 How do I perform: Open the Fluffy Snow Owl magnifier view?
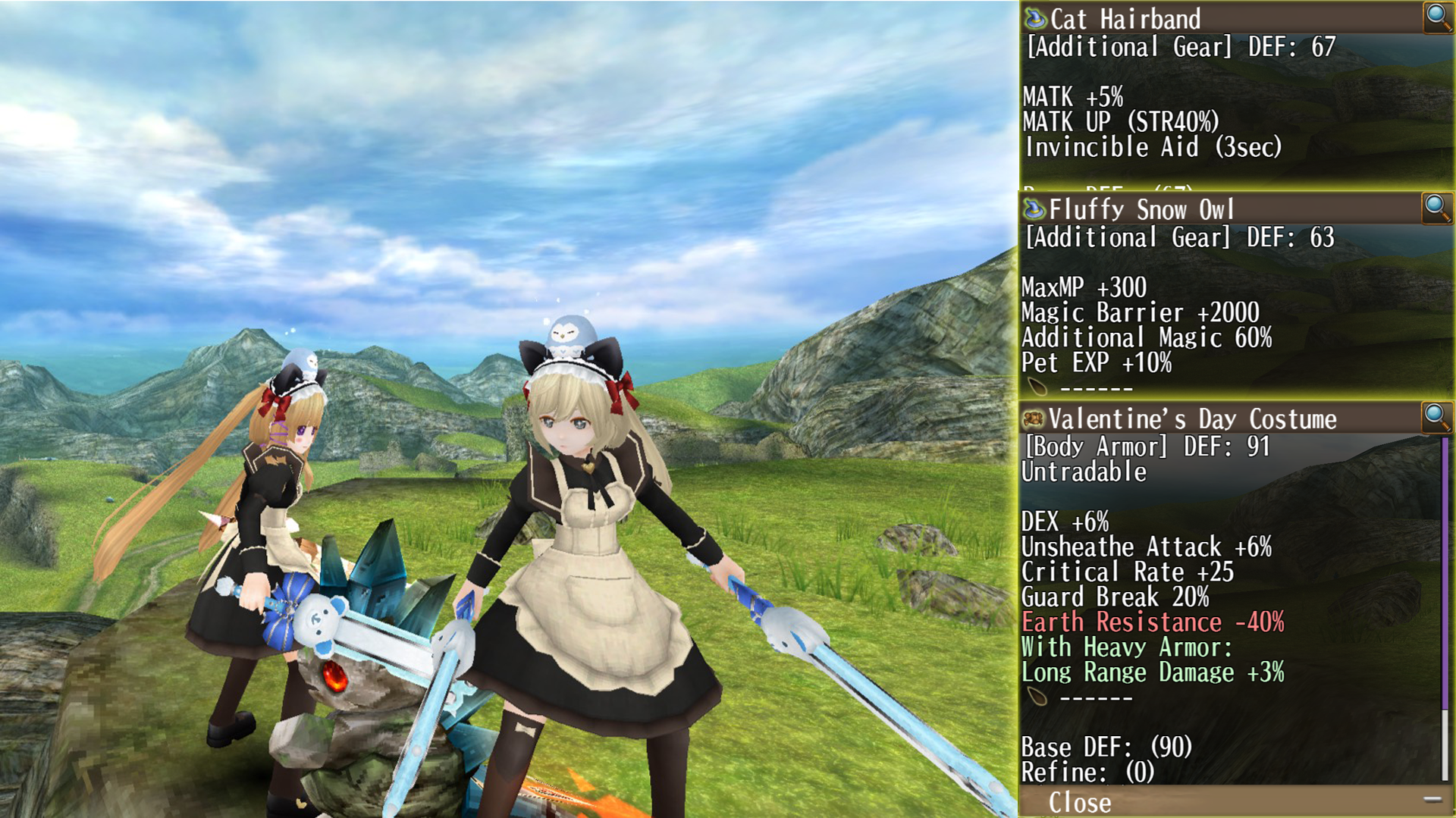pos(1436,207)
